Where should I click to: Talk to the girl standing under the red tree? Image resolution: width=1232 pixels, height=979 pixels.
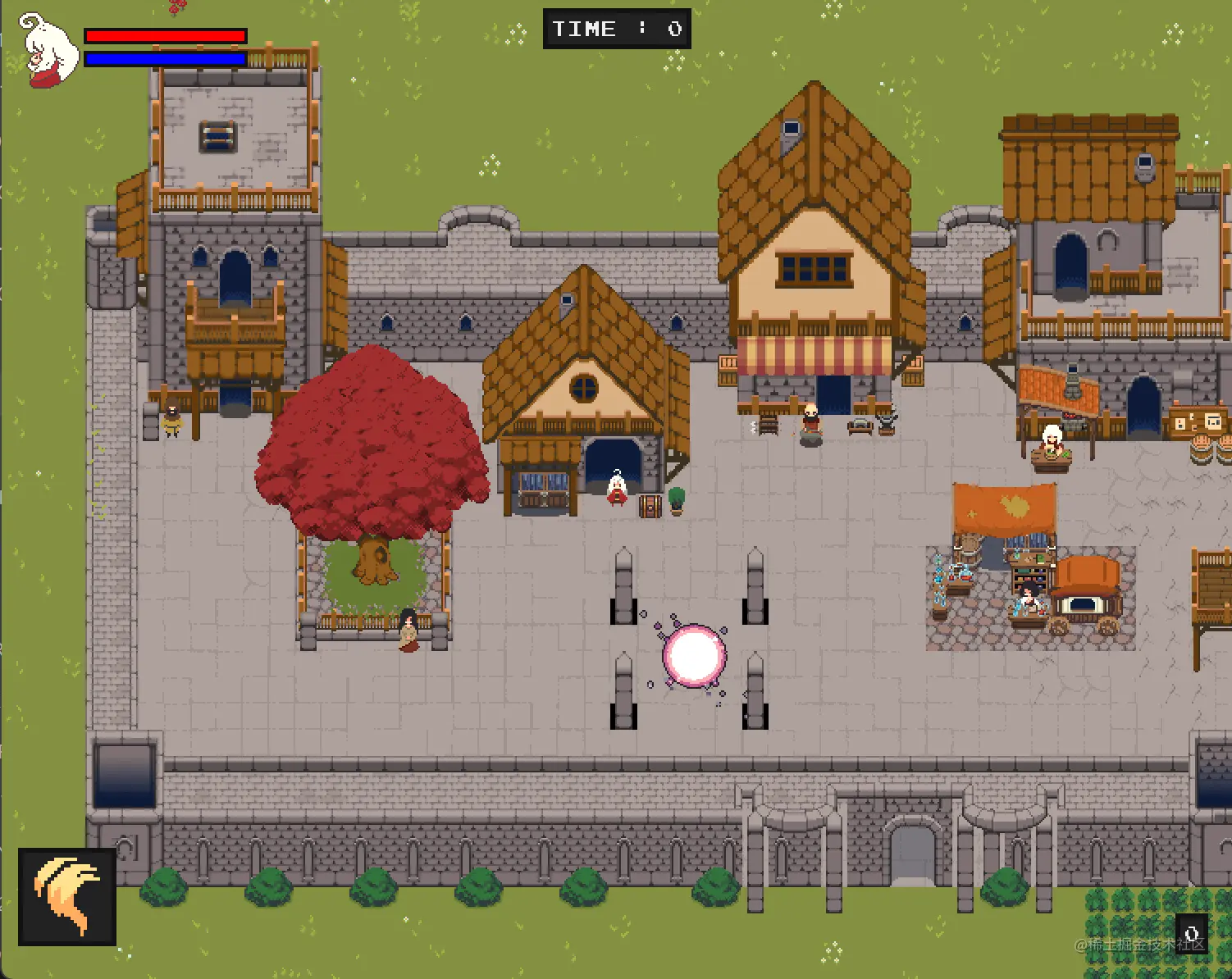click(408, 631)
